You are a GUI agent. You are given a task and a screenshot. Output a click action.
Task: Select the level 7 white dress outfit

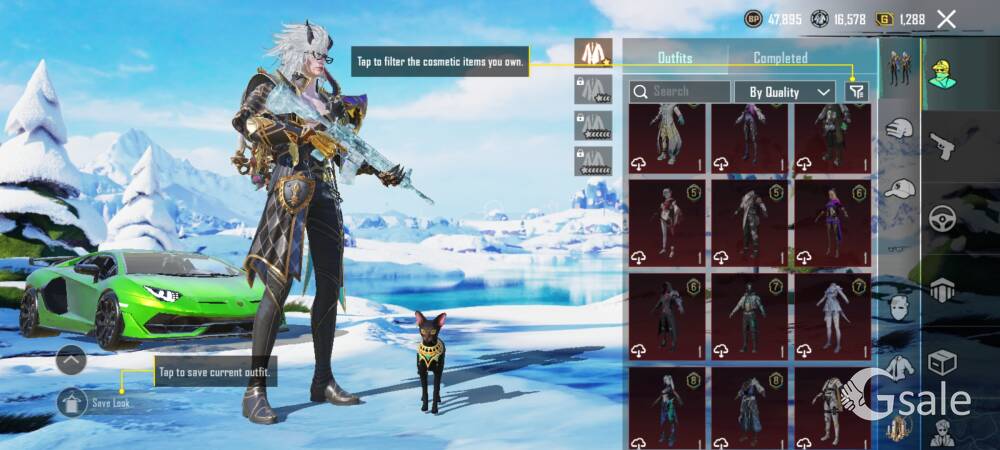coord(832,316)
